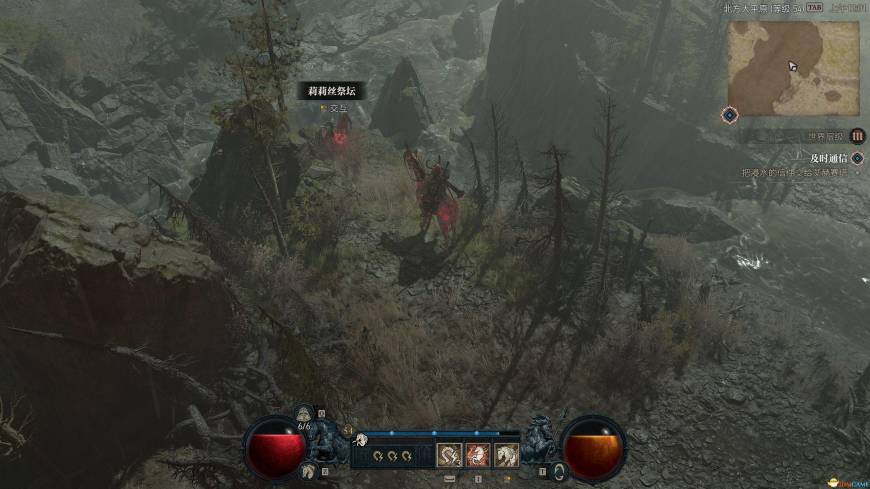Click the horse head mount icon
This screenshot has width=870, height=489.
(309, 471)
